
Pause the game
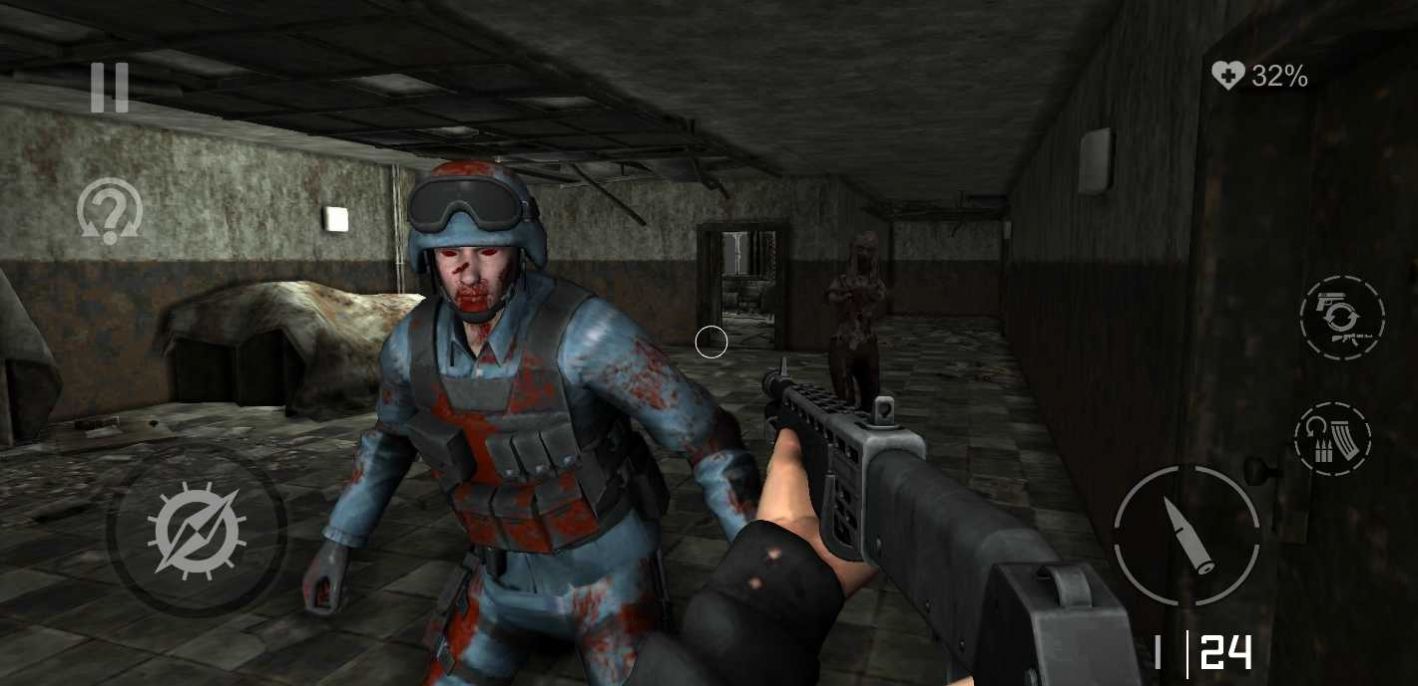[x=109, y=87]
